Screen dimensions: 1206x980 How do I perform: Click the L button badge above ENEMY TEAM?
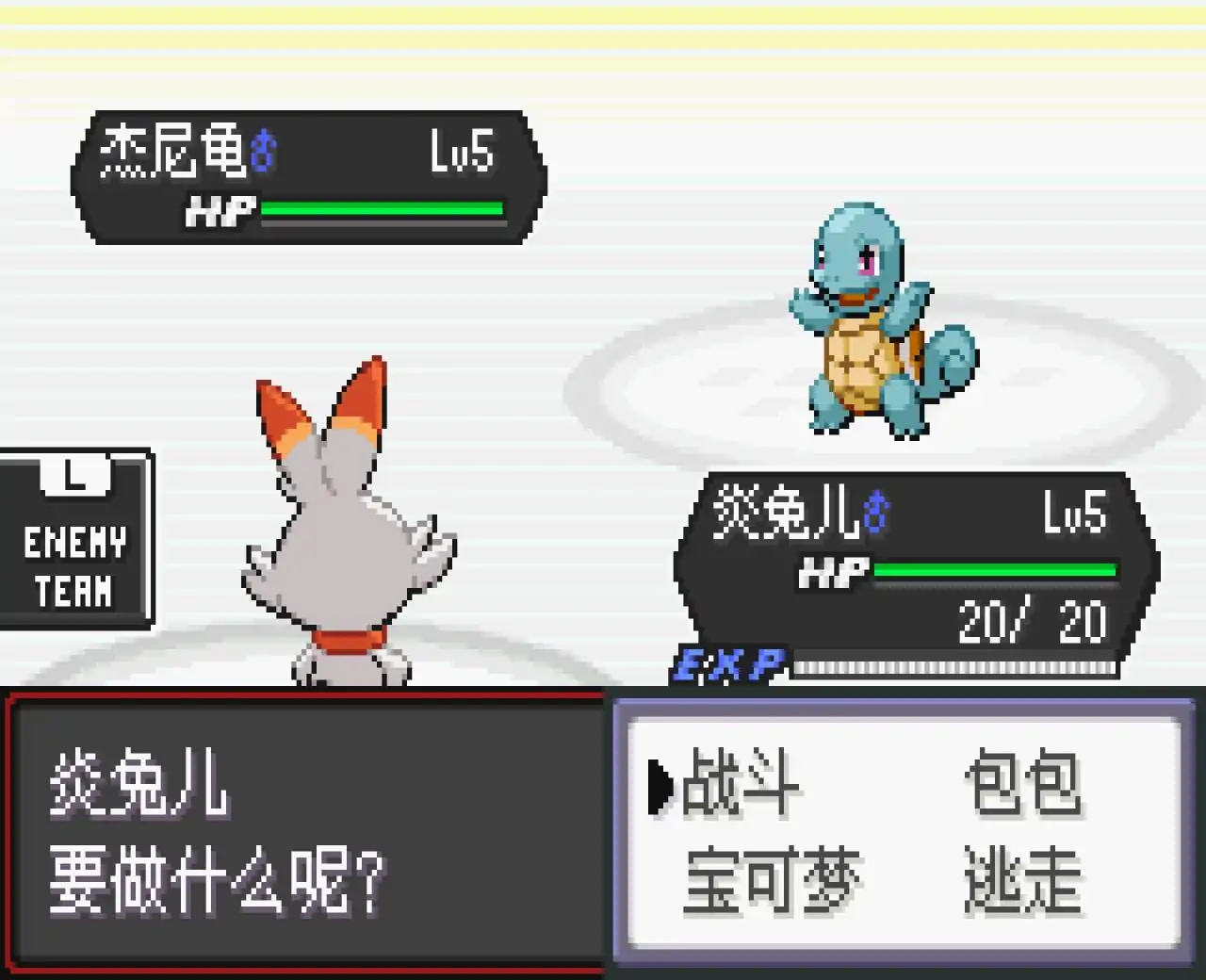tap(73, 476)
